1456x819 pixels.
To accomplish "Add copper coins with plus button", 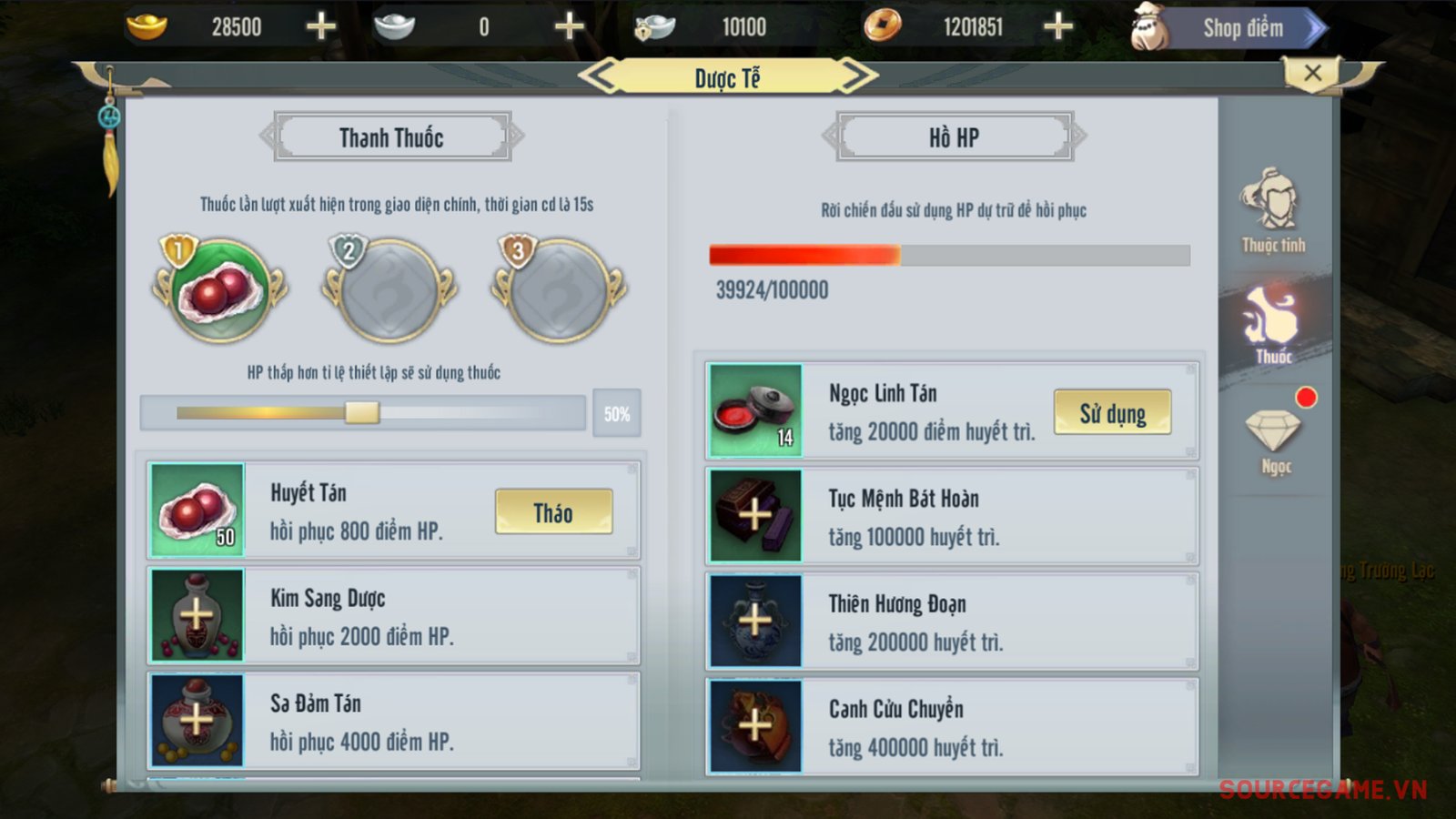I will coord(1057,26).
